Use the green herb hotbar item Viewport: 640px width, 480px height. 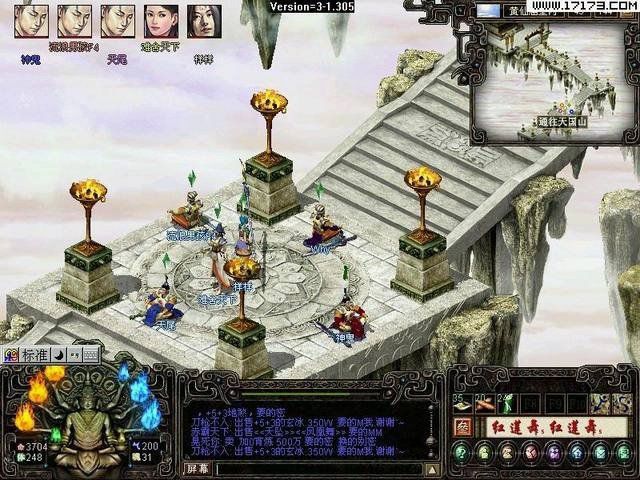(507, 403)
